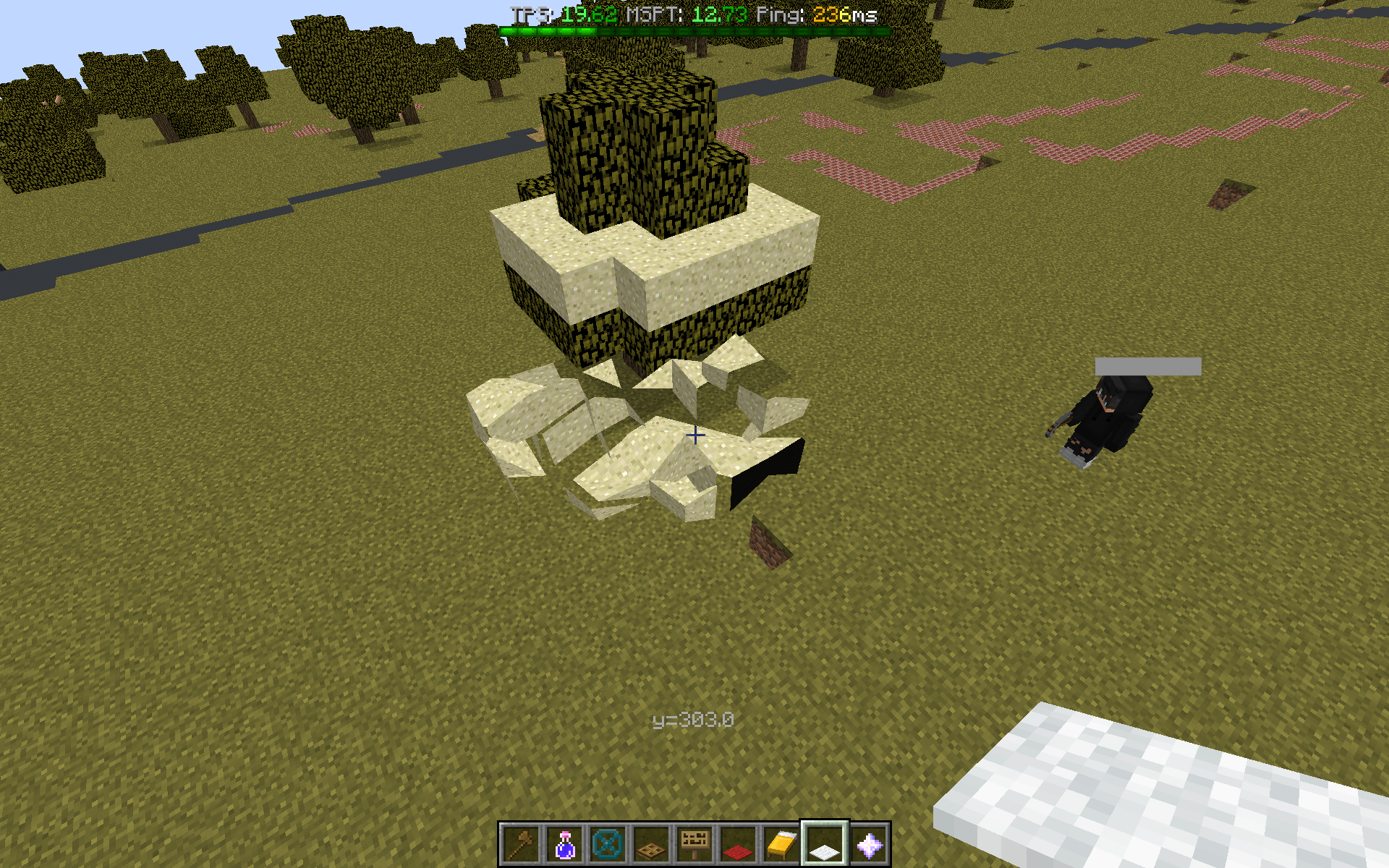
Task: Select the oak sign hotbar item
Action: [x=696, y=843]
